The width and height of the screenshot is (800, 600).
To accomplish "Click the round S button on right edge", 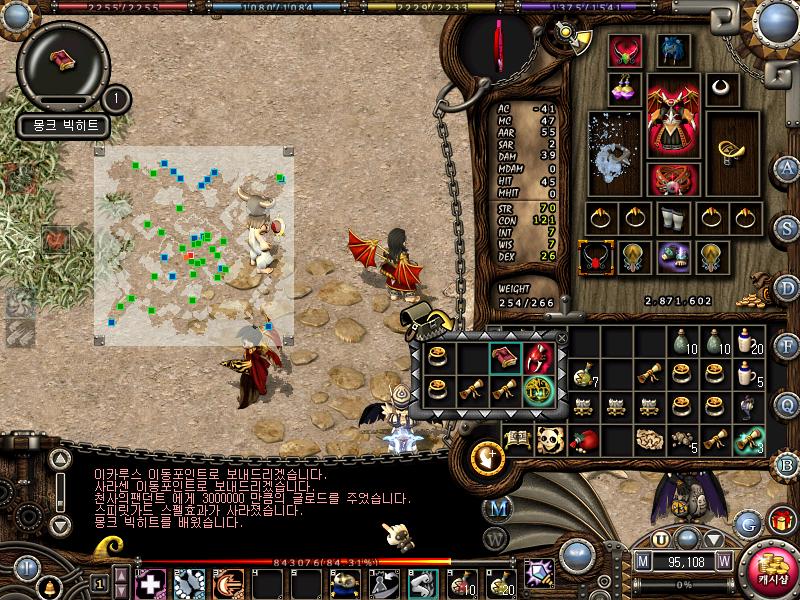I will click(x=787, y=228).
